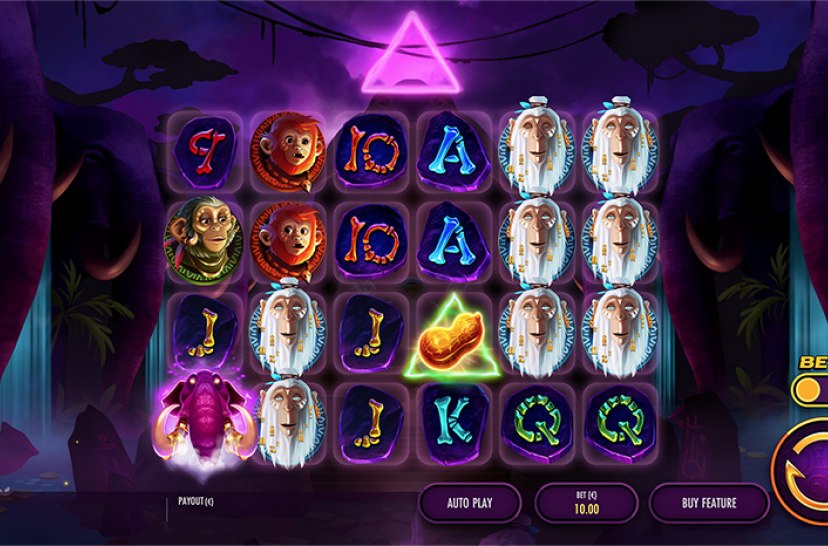Image resolution: width=828 pixels, height=546 pixels.
Task: Open the Auto Play options
Action: coord(469,503)
